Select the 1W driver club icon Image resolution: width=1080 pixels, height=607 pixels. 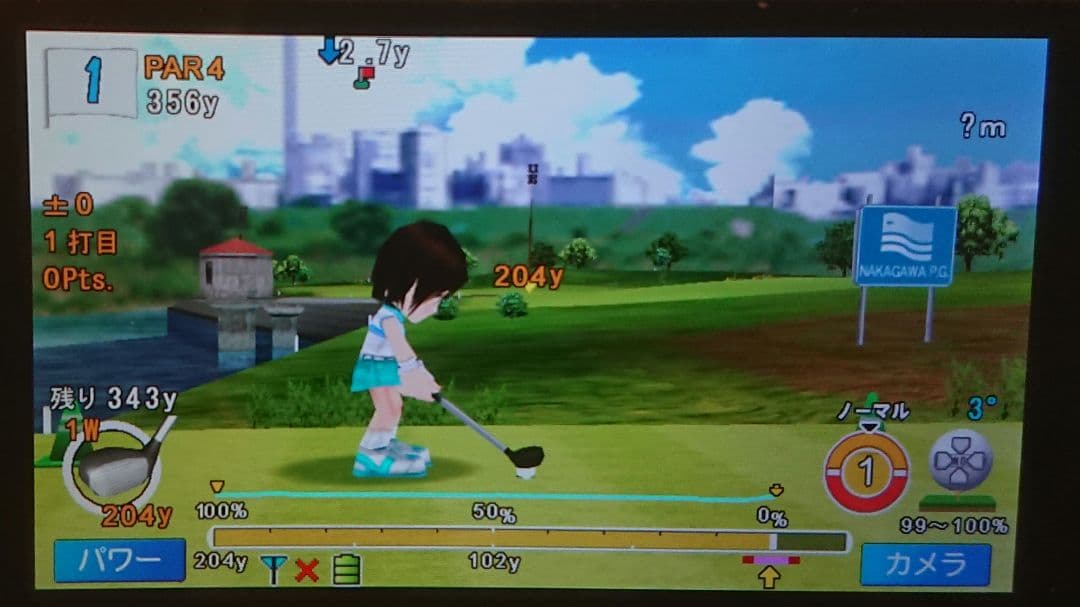116,467
